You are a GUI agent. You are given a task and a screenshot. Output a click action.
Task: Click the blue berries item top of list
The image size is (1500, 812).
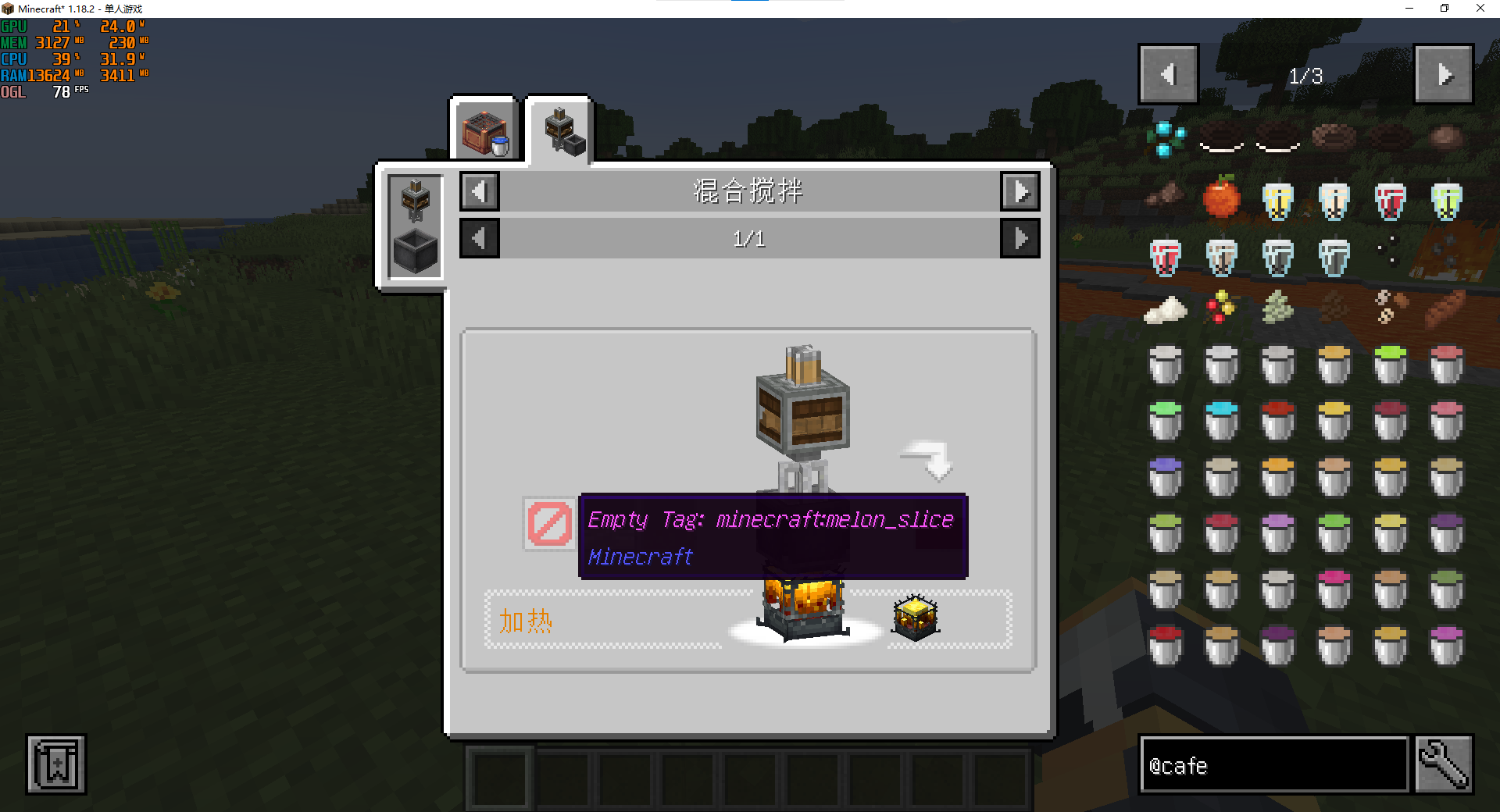(1166, 139)
